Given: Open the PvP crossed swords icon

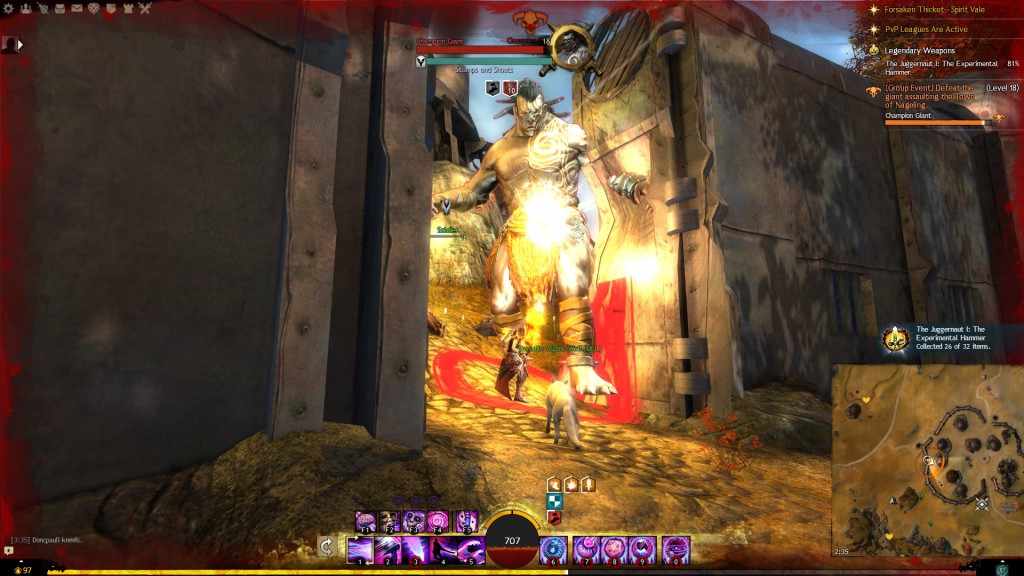Looking at the screenshot, I should pyautogui.click(x=144, y=9).
